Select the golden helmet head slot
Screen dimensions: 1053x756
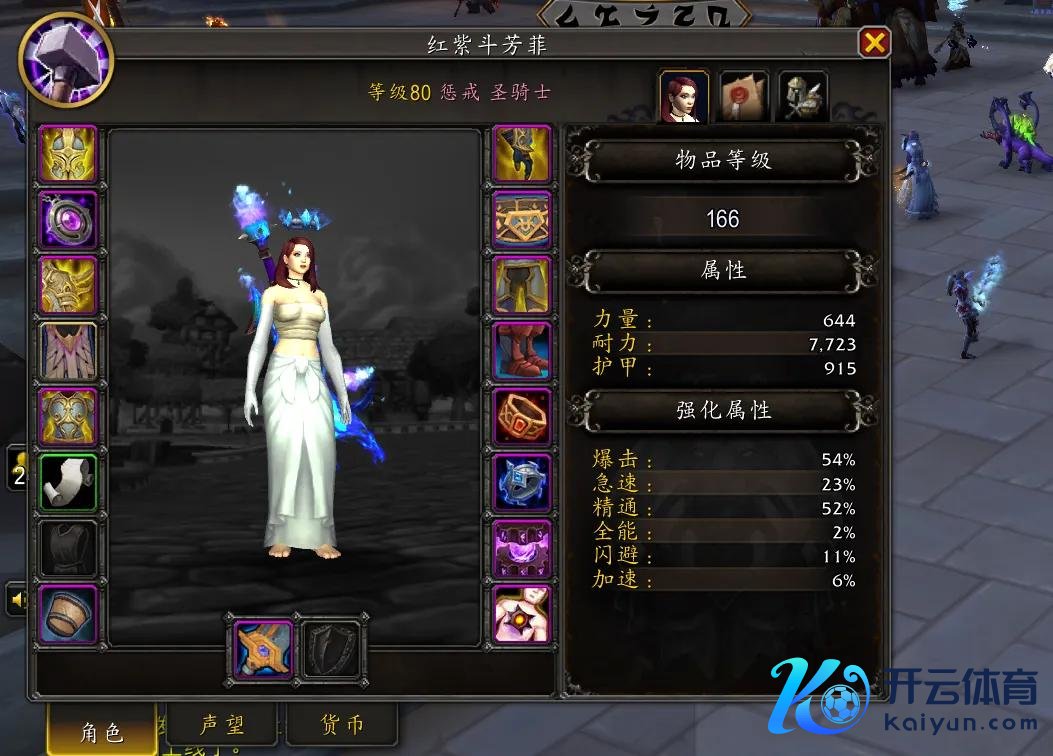coord(68,154)
